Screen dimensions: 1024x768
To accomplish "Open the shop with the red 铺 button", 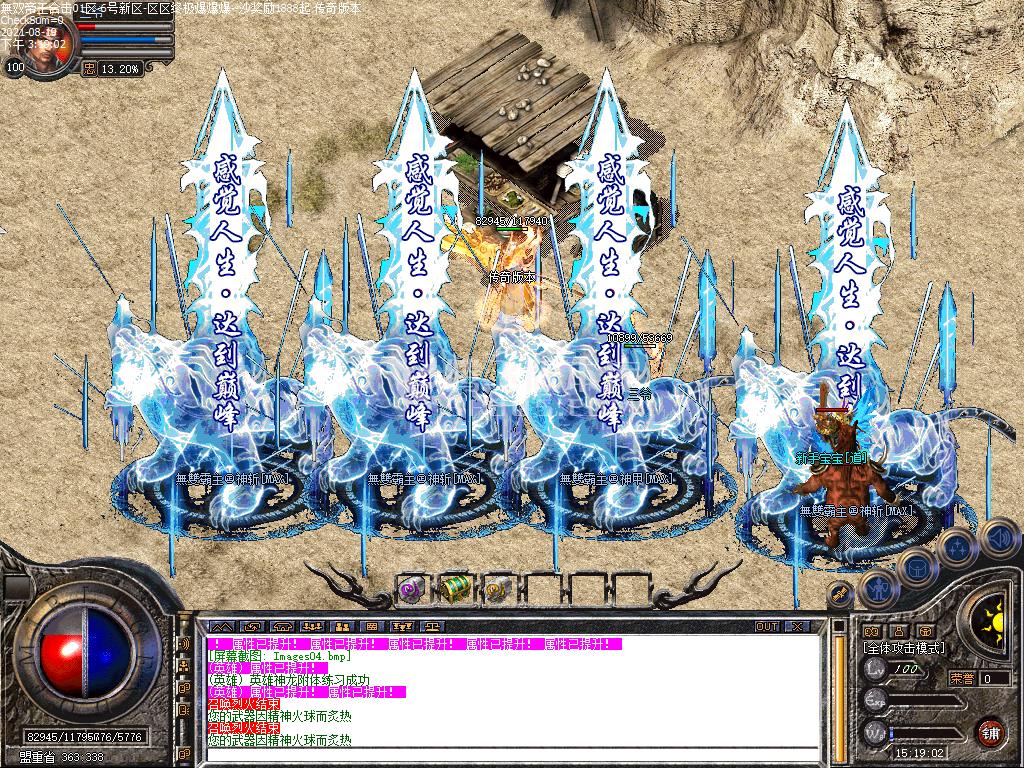I will (990, 731).
